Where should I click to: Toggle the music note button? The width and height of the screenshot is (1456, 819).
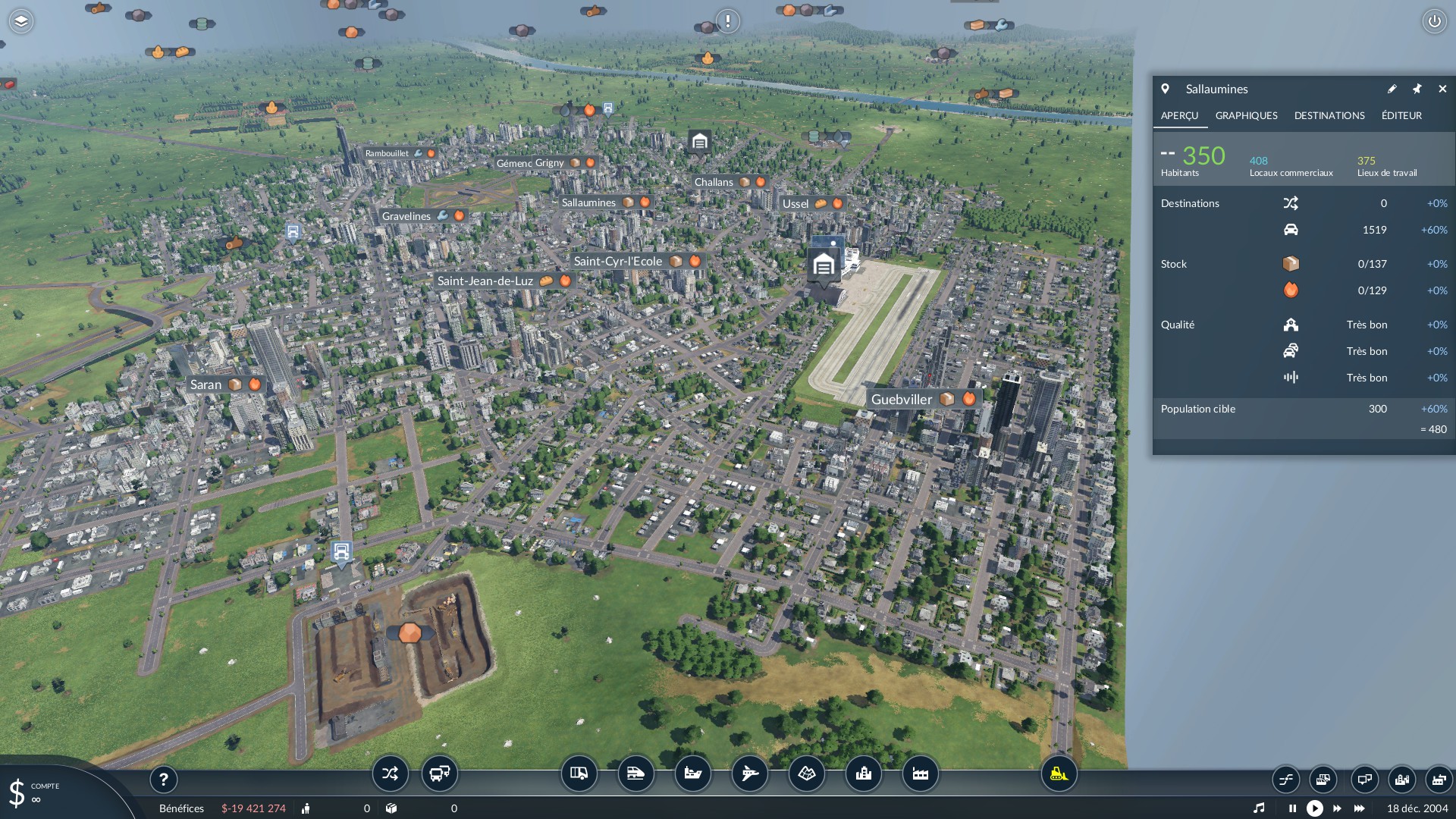[1259, 808]
